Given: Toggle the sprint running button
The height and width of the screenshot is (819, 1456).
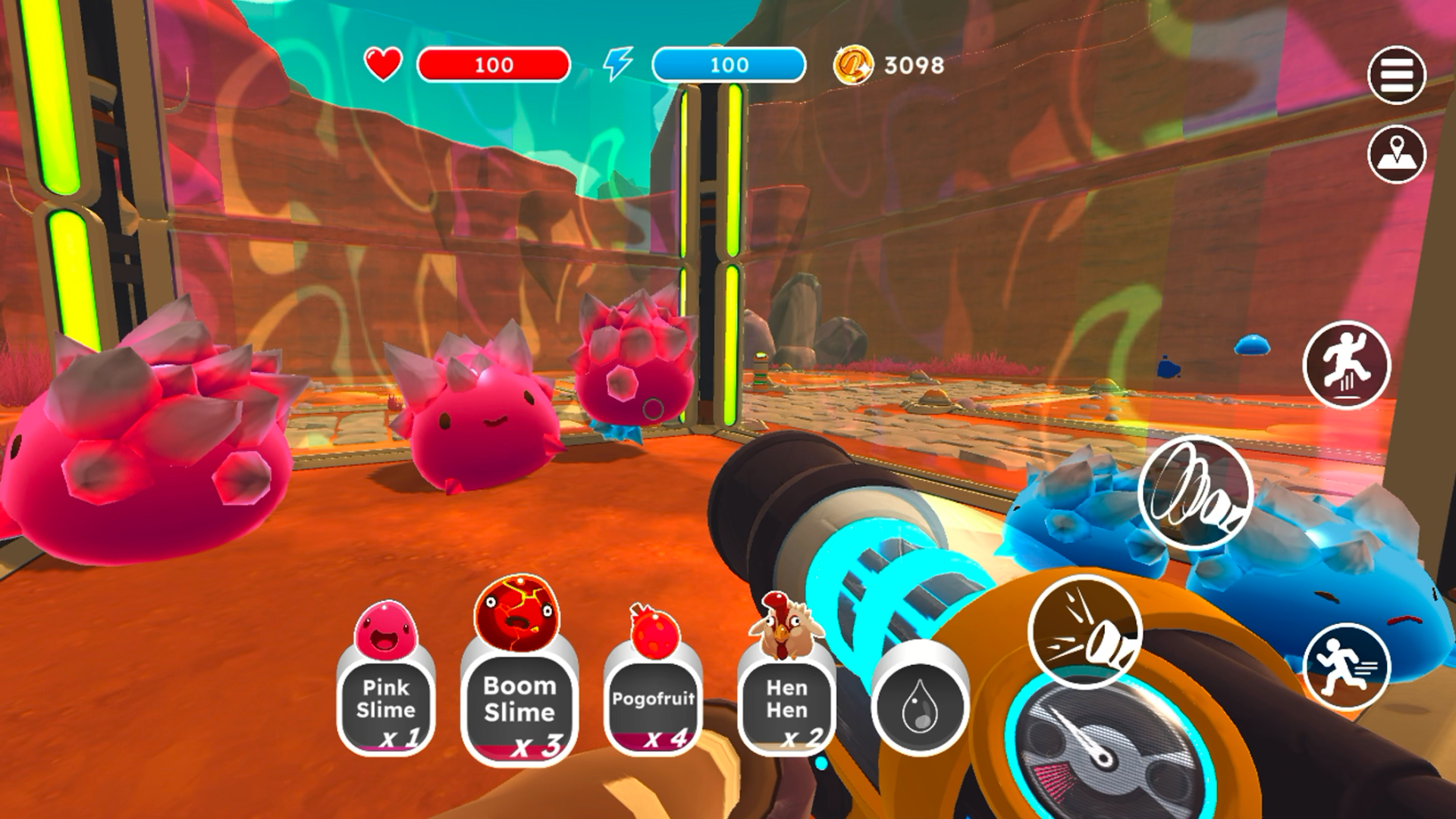Looking at the screenshot, I should [x=1346, y=667].
